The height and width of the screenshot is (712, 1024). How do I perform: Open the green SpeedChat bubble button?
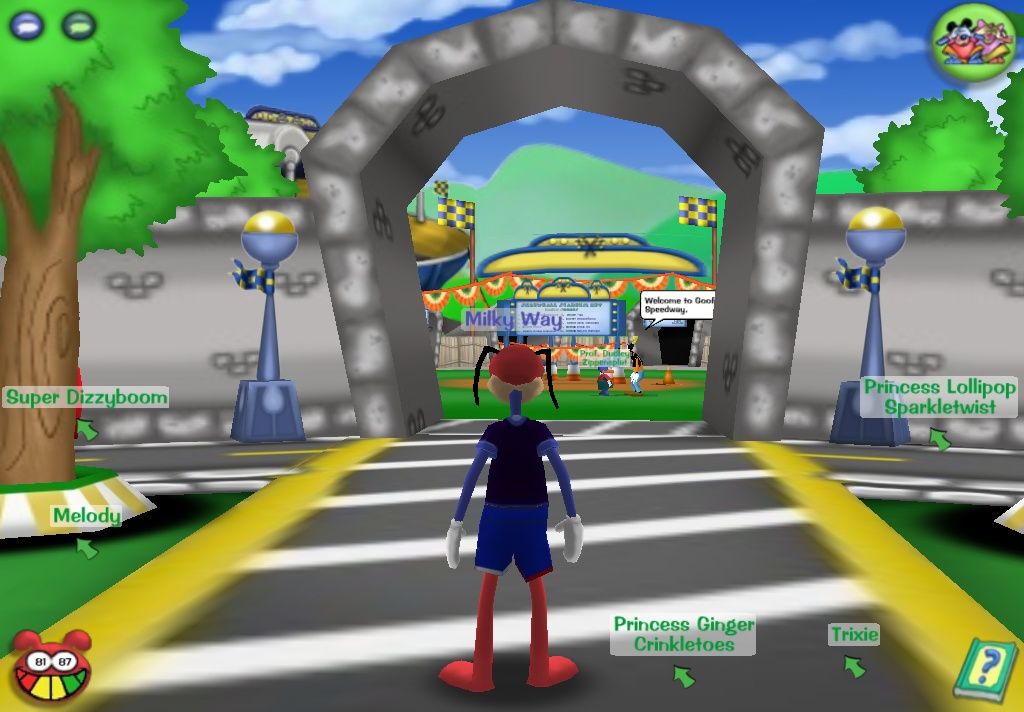(x=78, y=24)
